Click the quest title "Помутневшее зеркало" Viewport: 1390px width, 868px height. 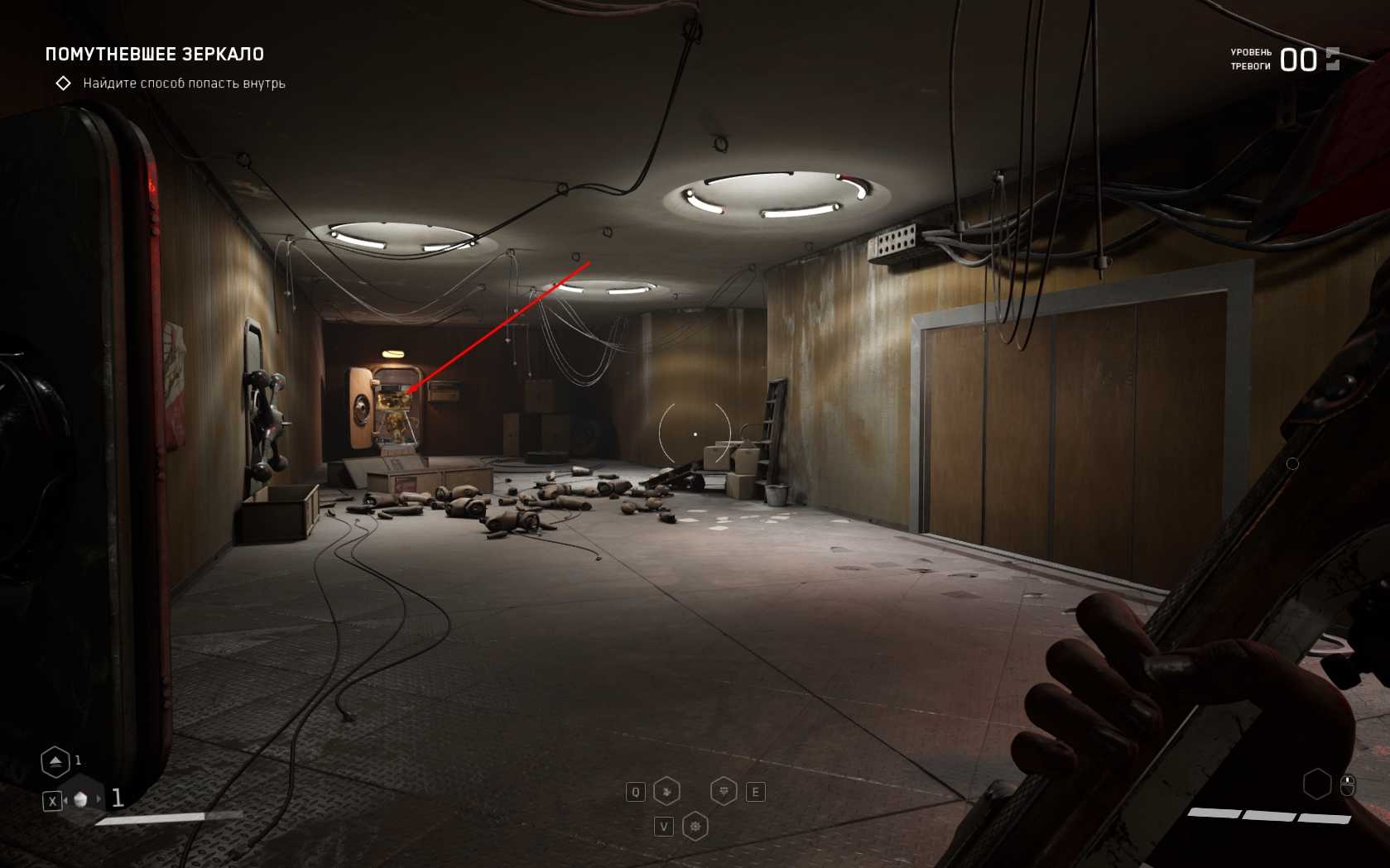point(155,55)
